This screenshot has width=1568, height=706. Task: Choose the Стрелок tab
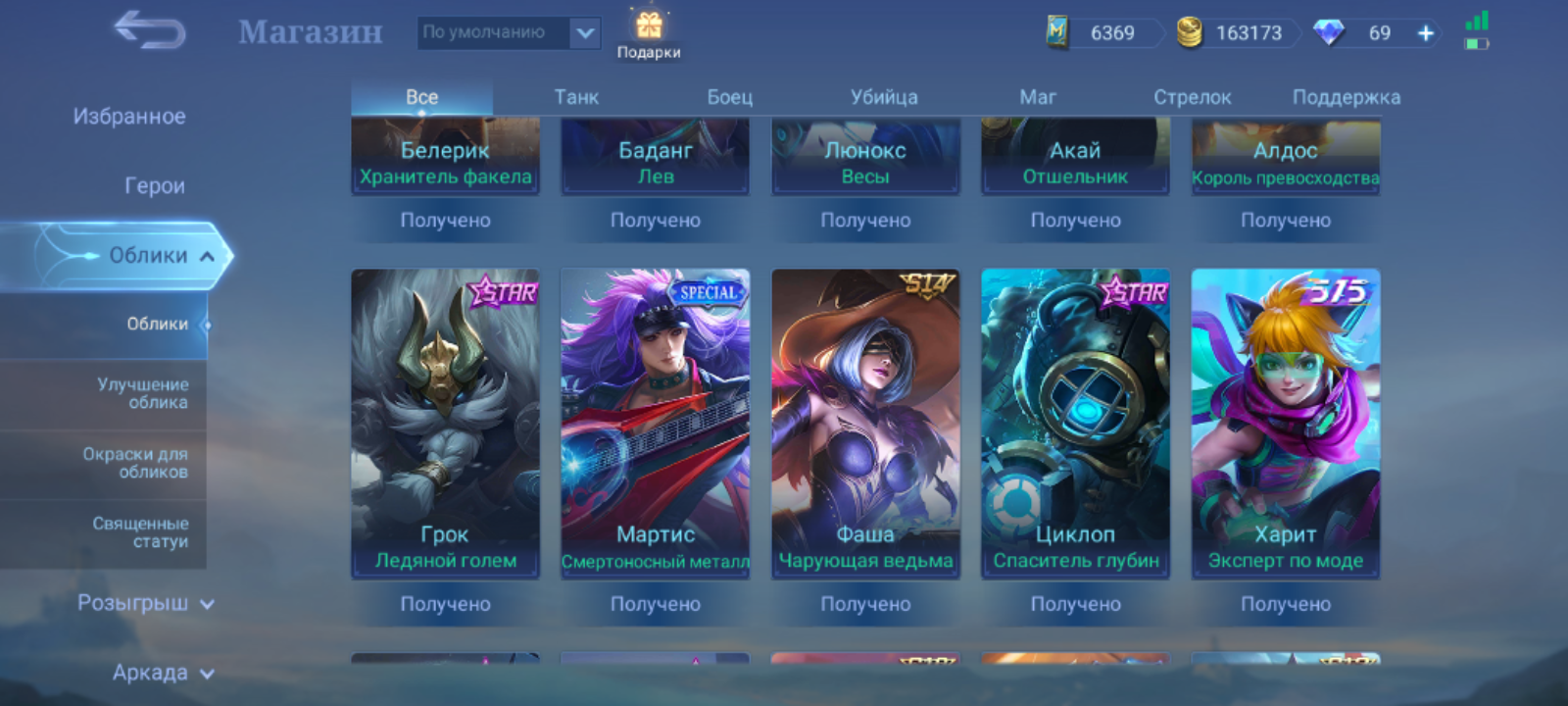(x=1192, y=97)
